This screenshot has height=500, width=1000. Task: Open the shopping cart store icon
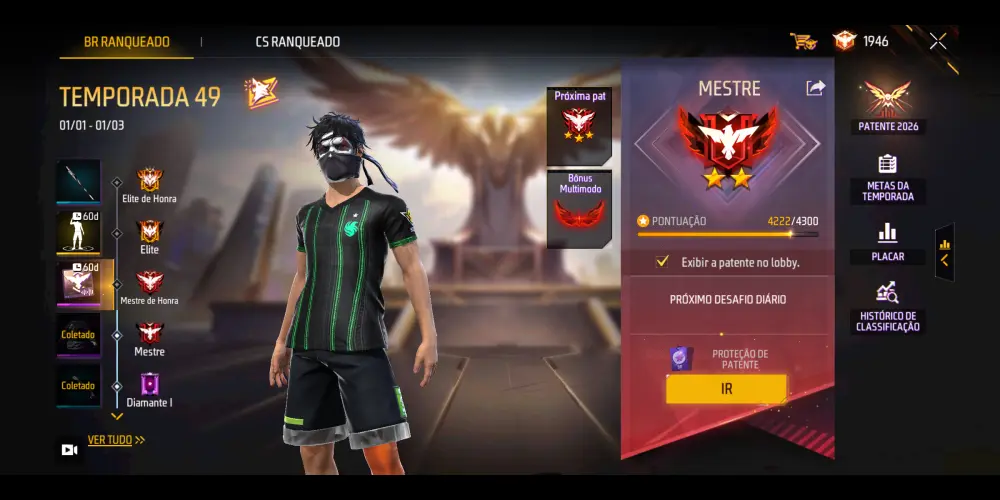(x=802, y=41)
